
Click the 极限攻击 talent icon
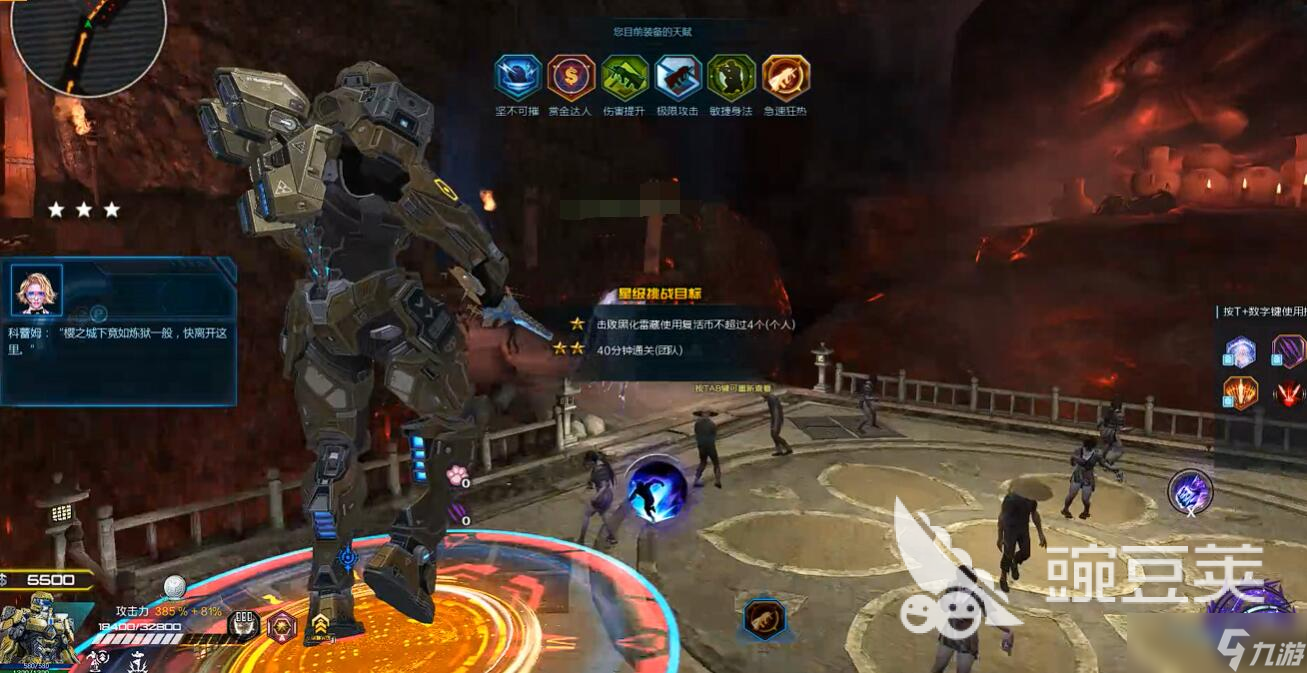tap(678, 77)
